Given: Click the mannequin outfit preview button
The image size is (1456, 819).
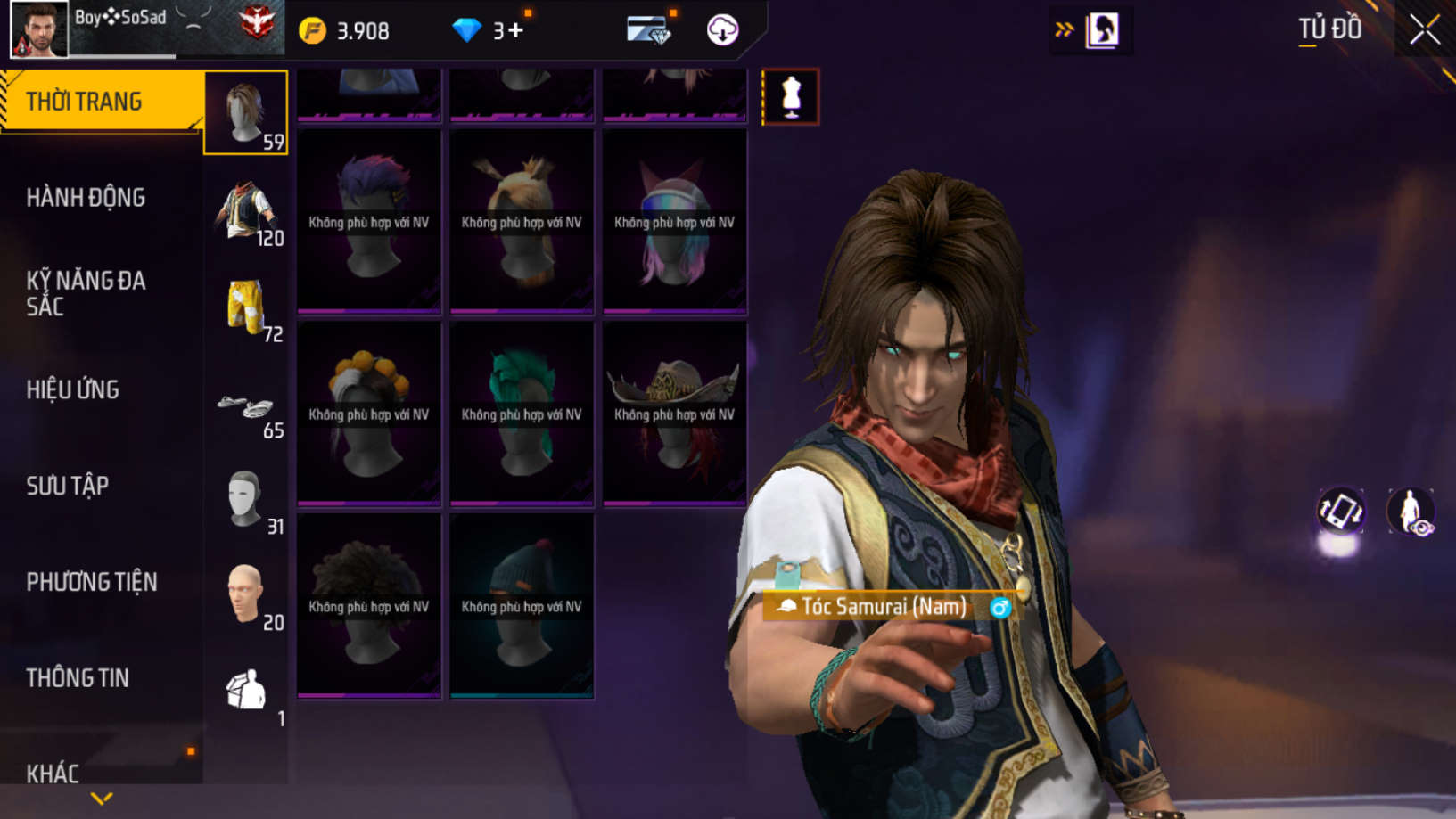Looking at the screenshot, I should coord(790,96).
